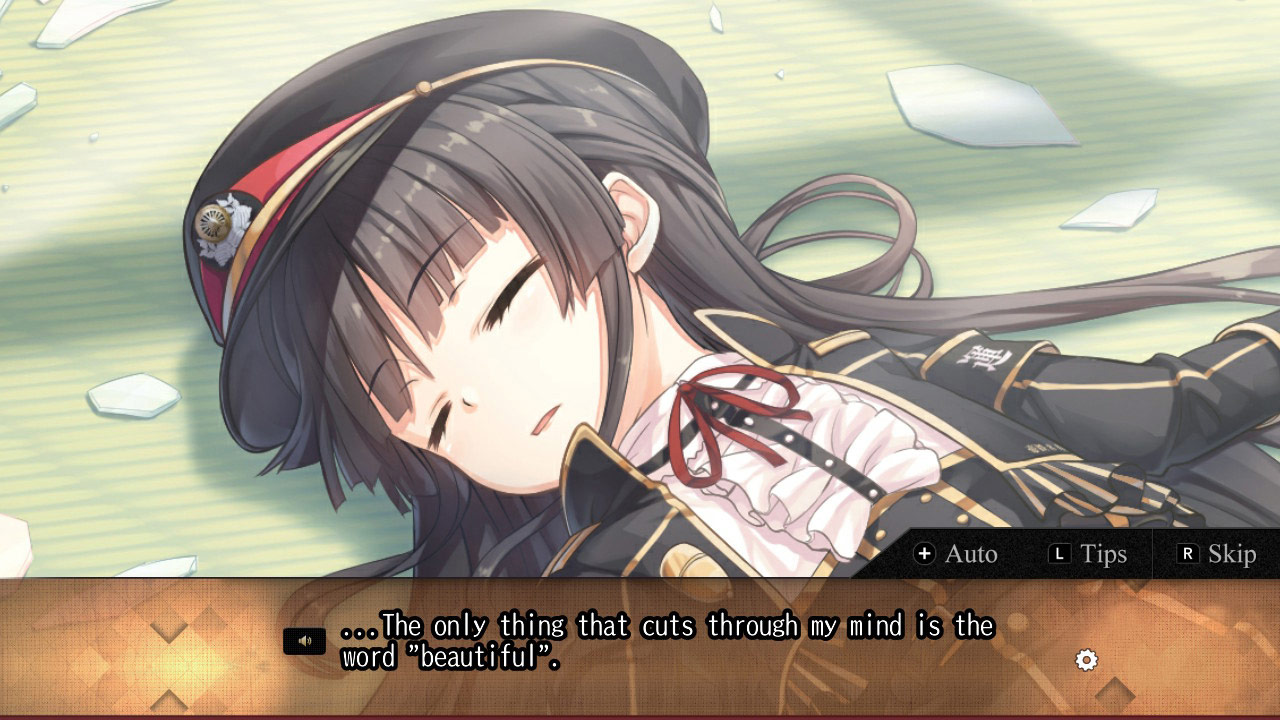Click the plus icon to start auto-play
This screenshot has height=720, width=1280.
[925, 554]
